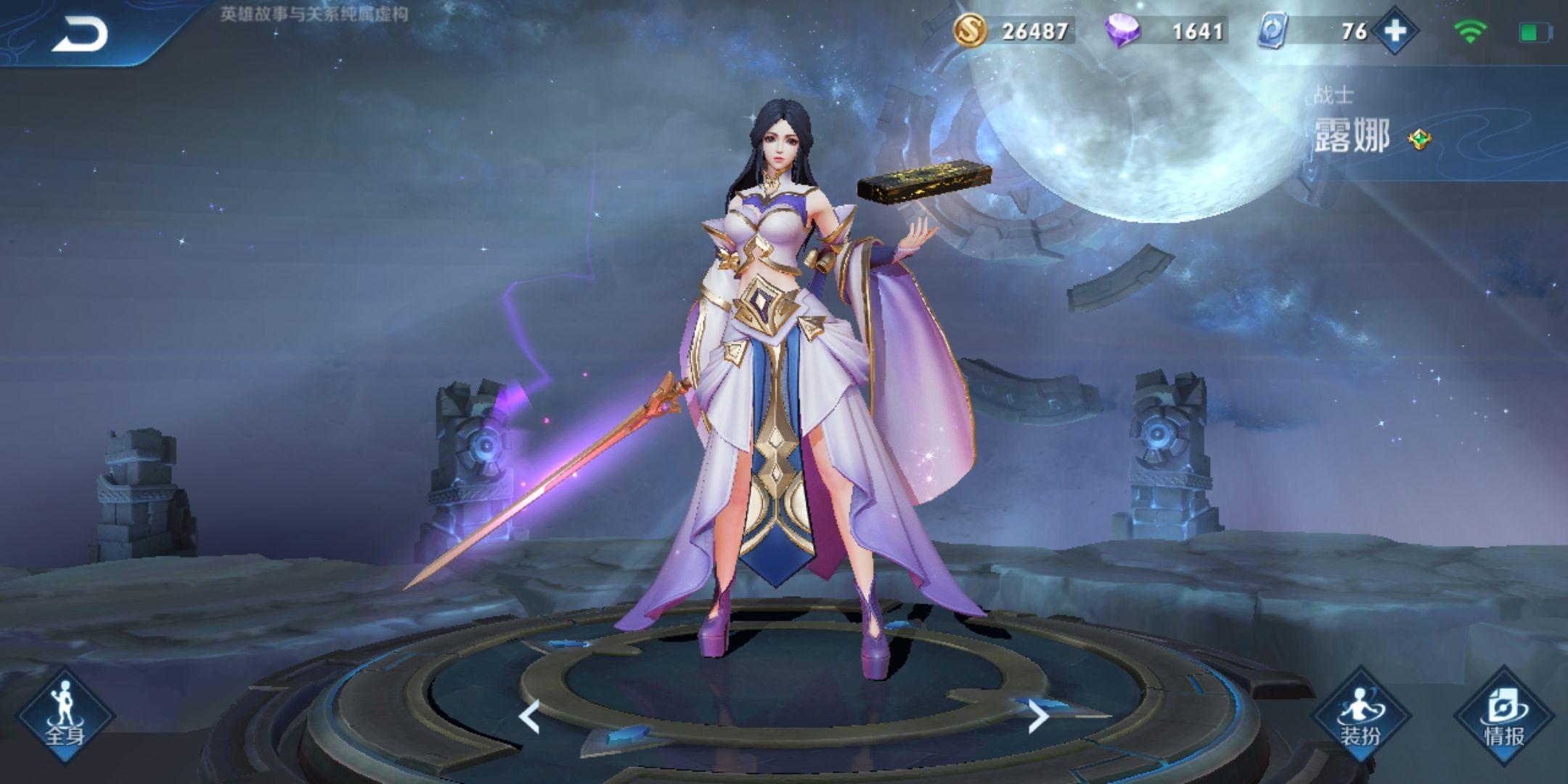Open the 全身 full-body view
1568x784 pixels.
point(65,716)
